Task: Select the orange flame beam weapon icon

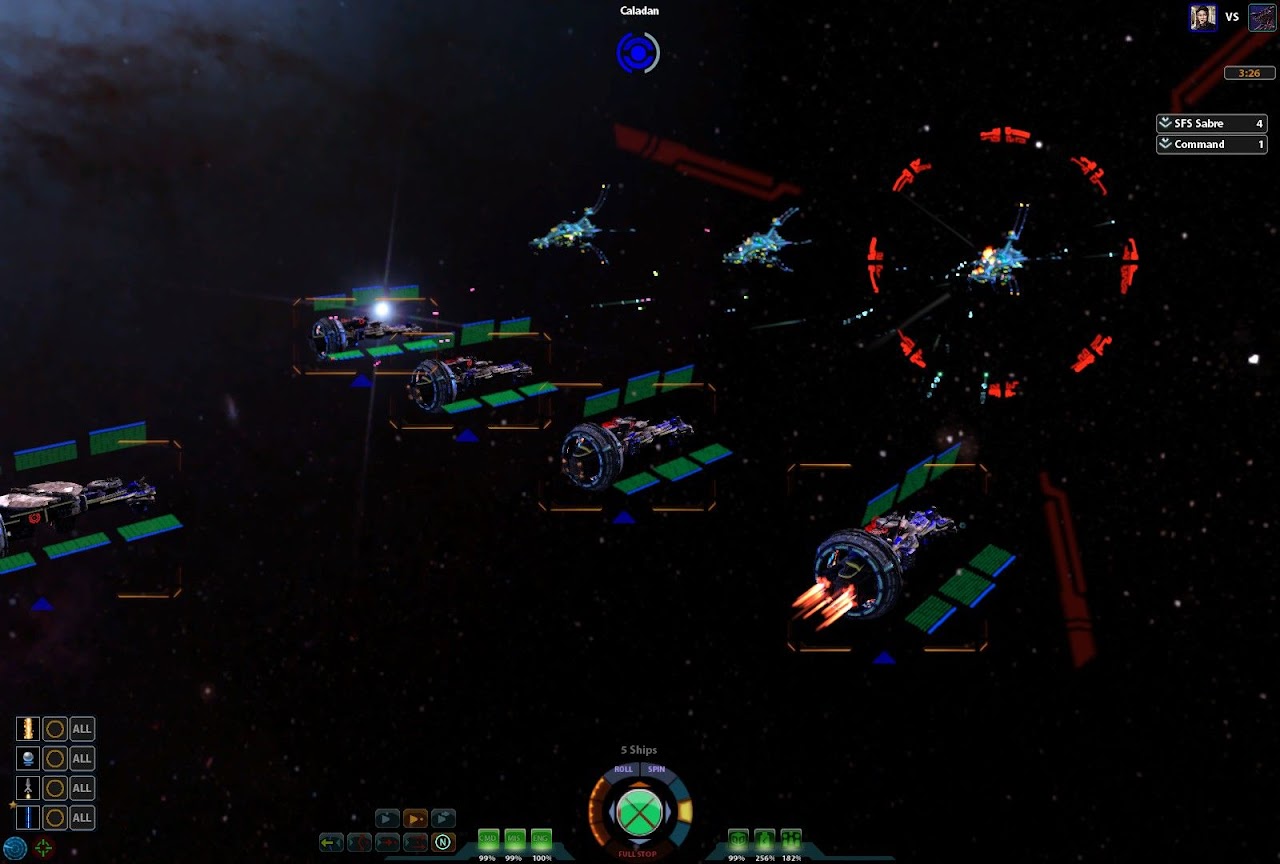Action: 27,729
